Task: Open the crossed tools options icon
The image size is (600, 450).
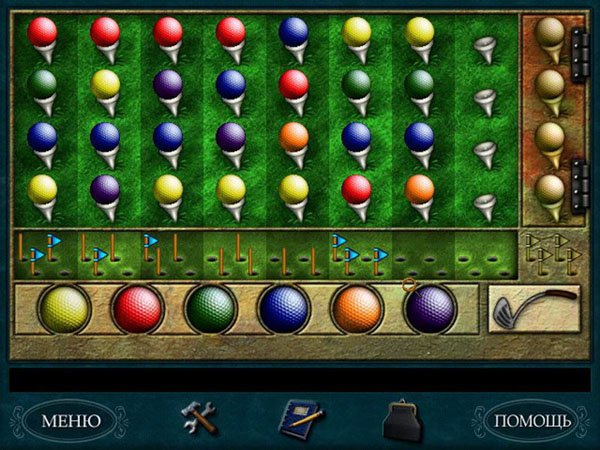Action: 198,417
